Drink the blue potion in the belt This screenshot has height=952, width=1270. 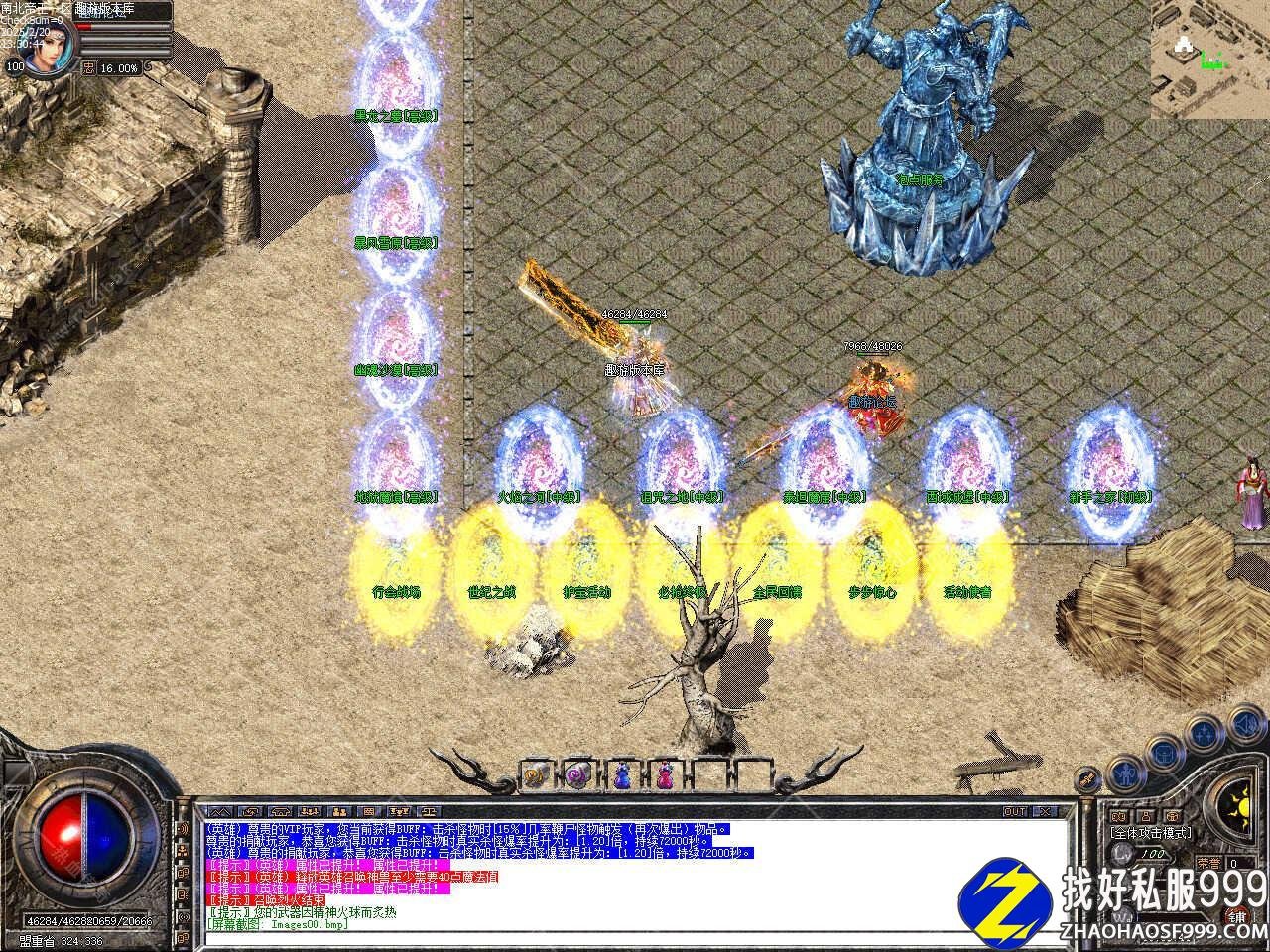622,773
